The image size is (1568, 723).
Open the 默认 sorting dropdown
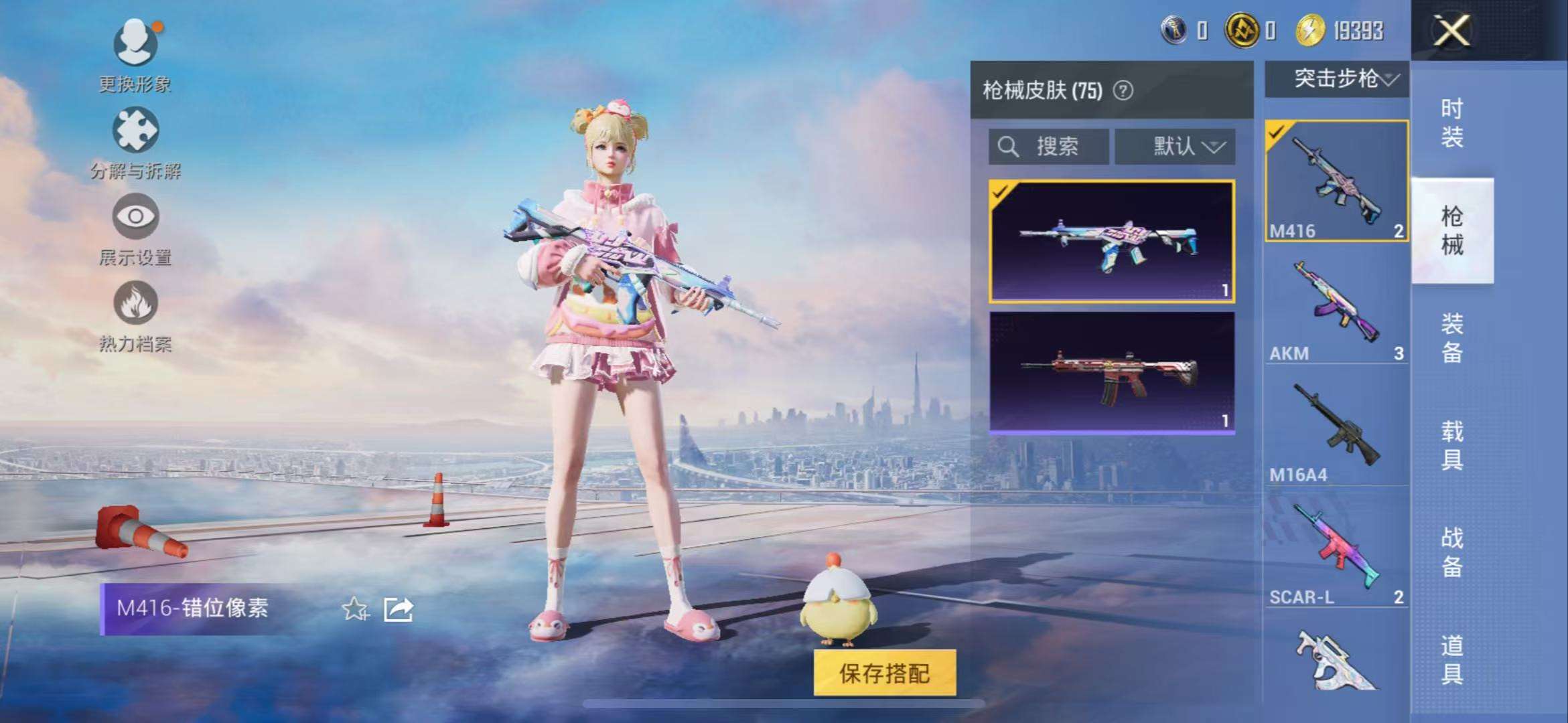point(1174,147)
